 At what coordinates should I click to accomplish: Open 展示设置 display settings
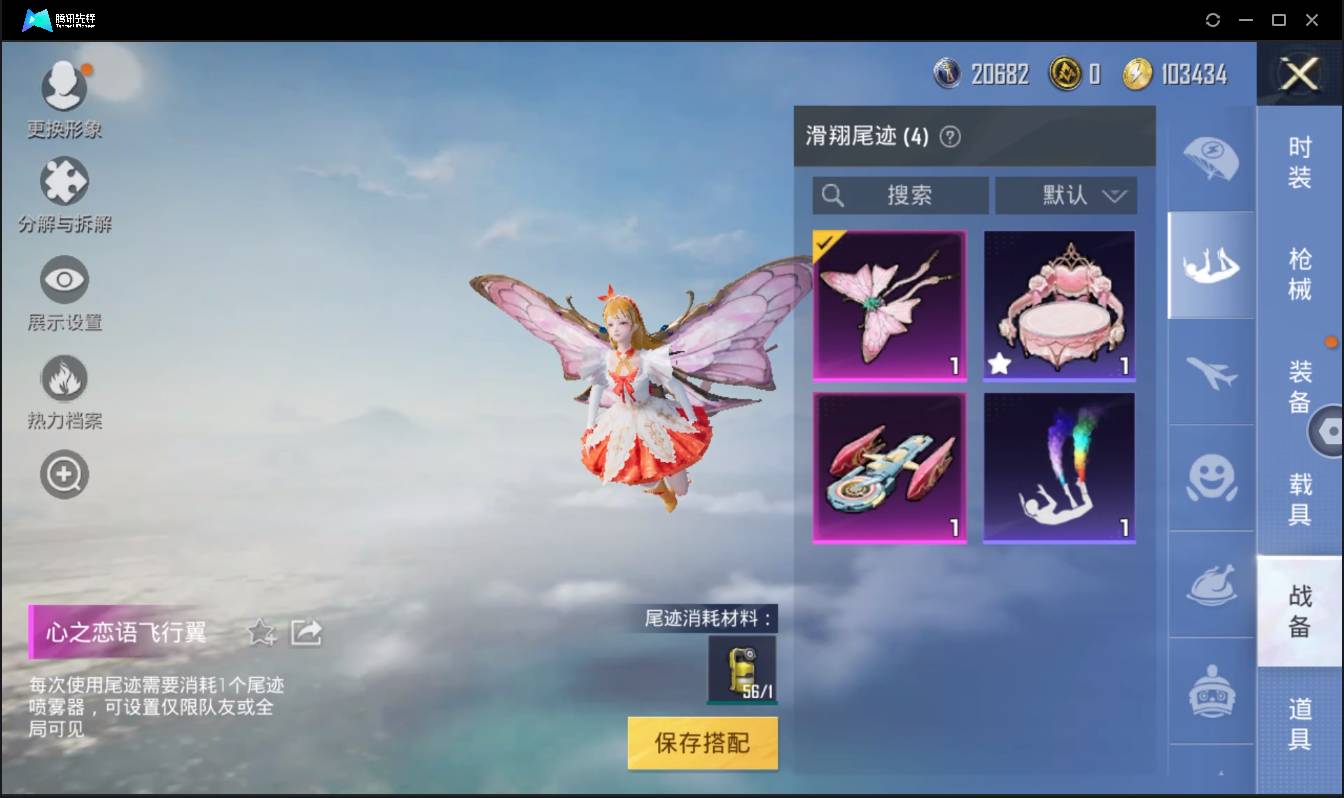click(x=64, y=278)
